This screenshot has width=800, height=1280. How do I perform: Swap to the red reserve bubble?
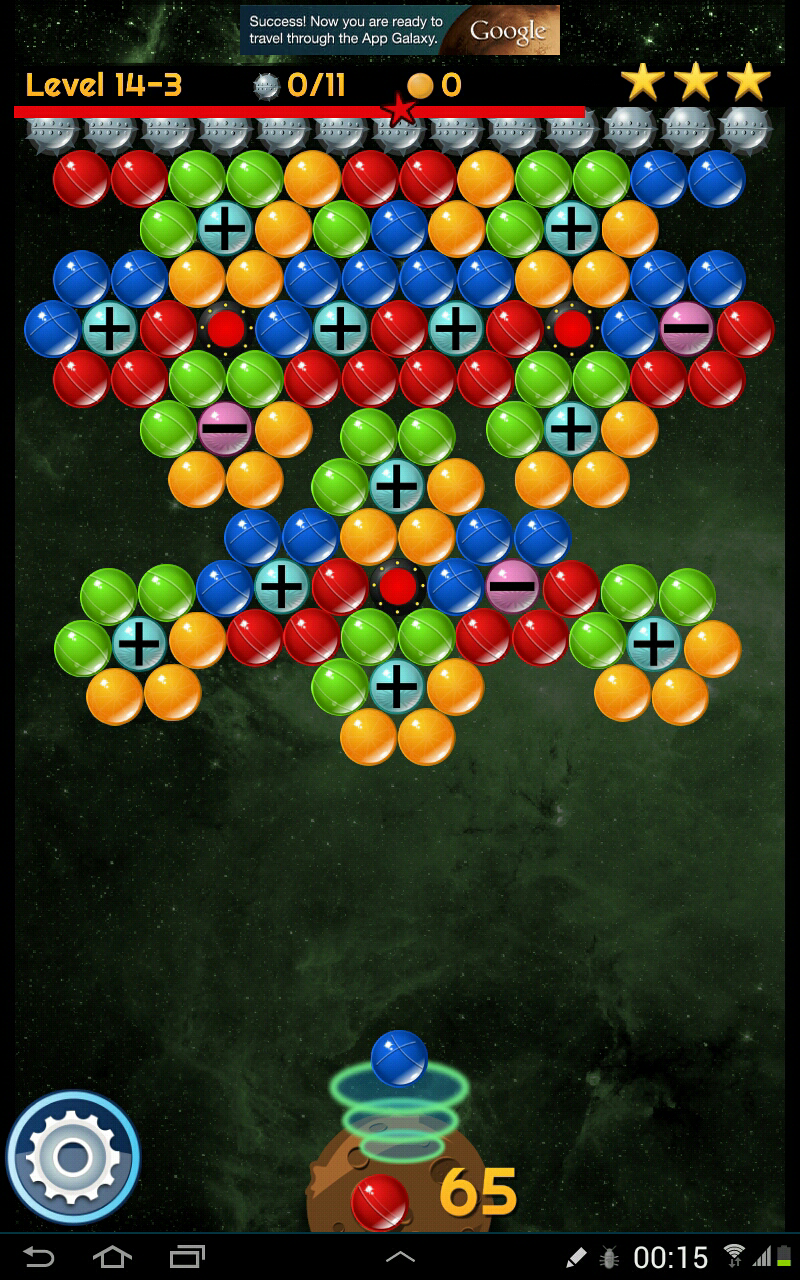(x=379, y=1201)
